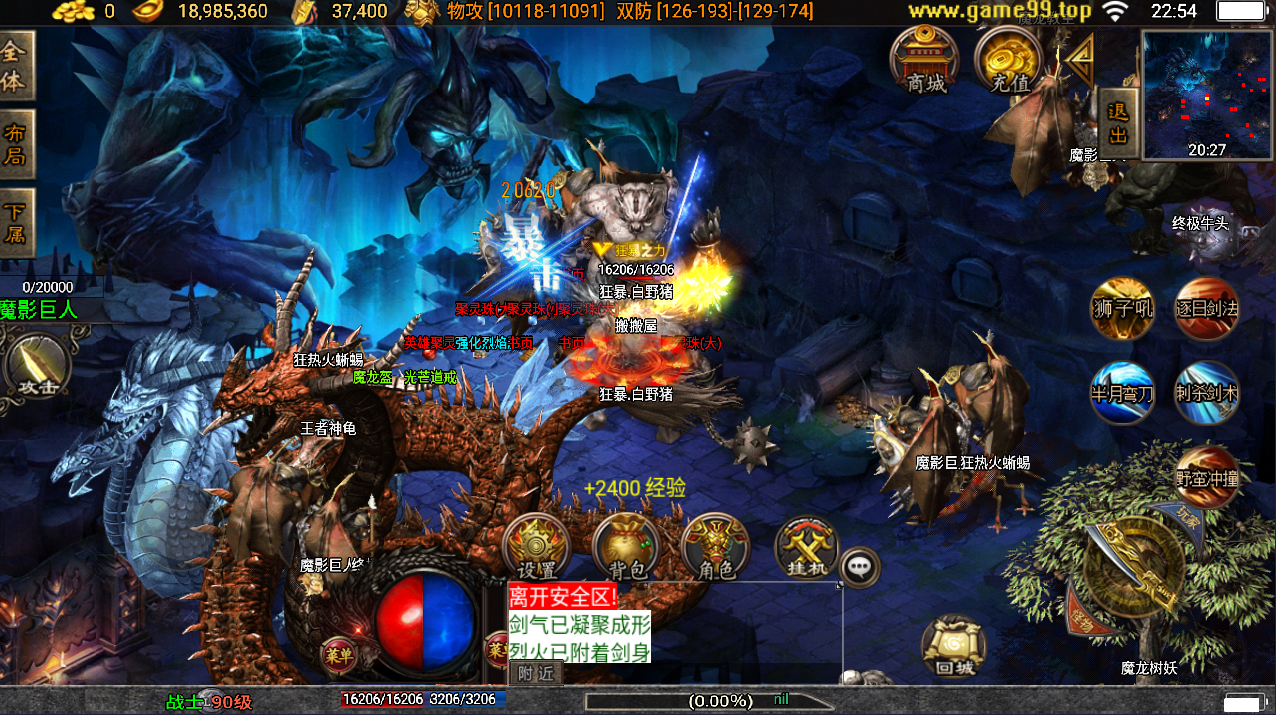Use the 逐日剑法 skill

click(x=1206, y=308)
